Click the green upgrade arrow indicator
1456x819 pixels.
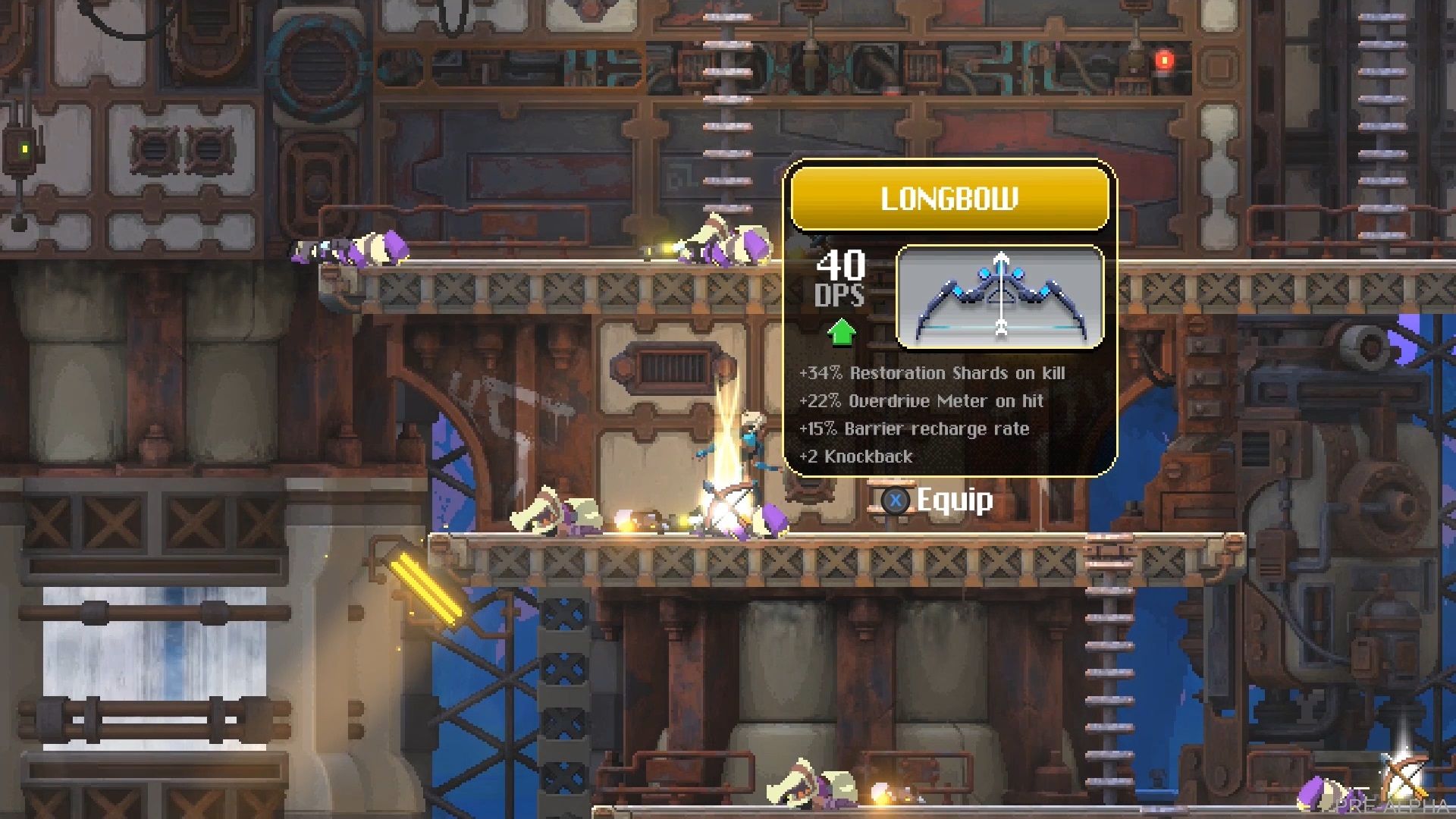(x=842, y=331)
